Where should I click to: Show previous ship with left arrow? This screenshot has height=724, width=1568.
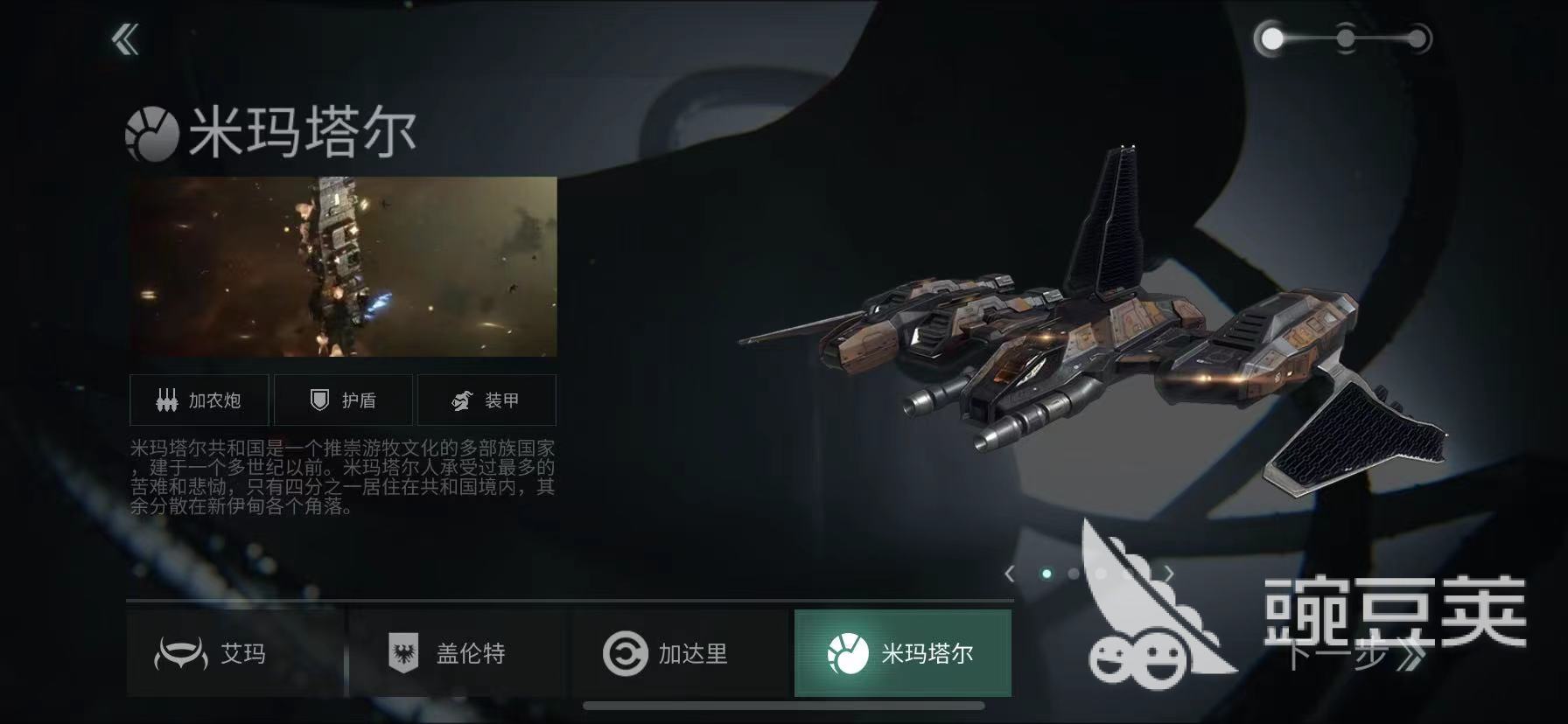[1010, 574]
